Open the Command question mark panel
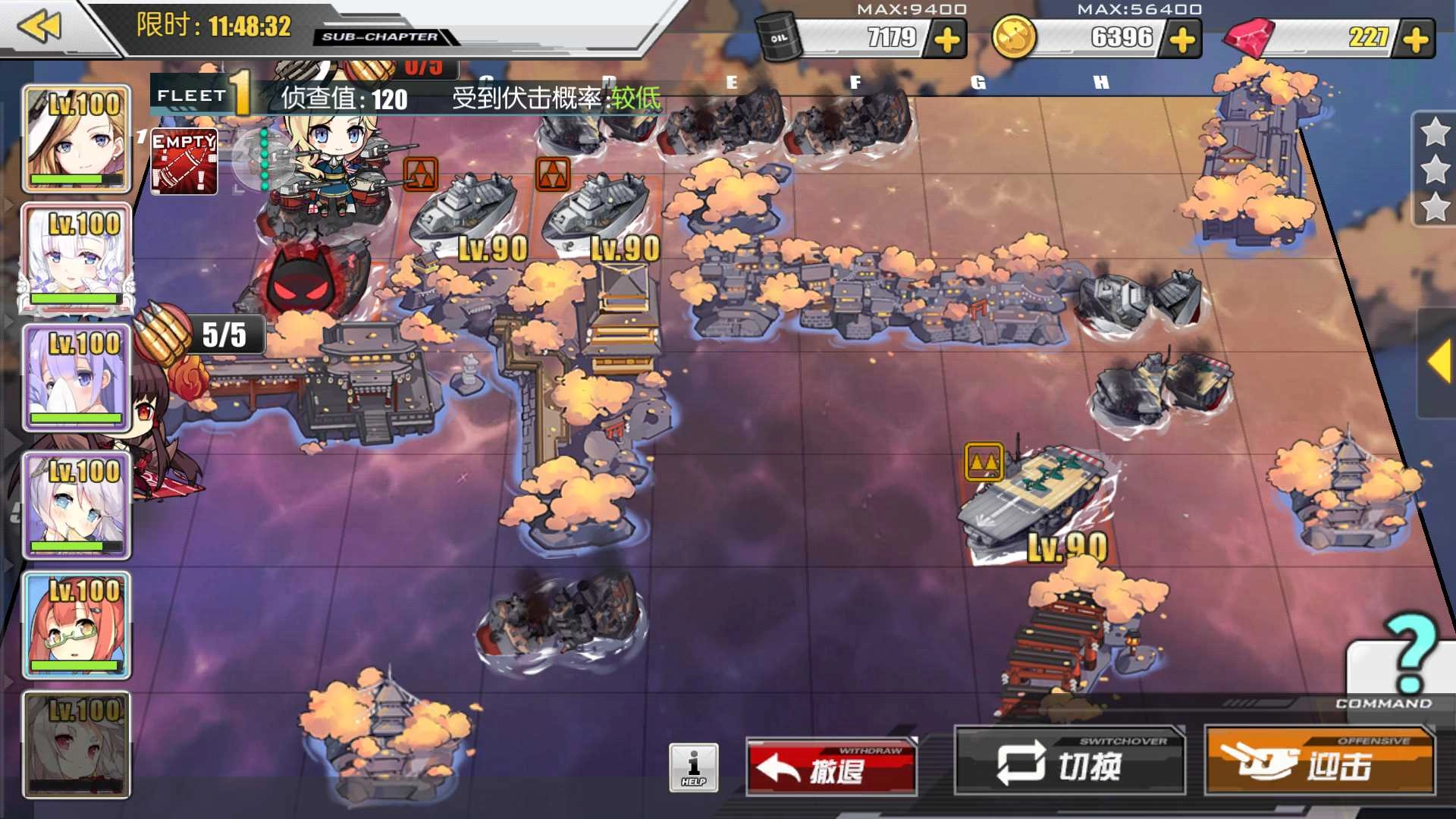 (x=1404, y=660)
